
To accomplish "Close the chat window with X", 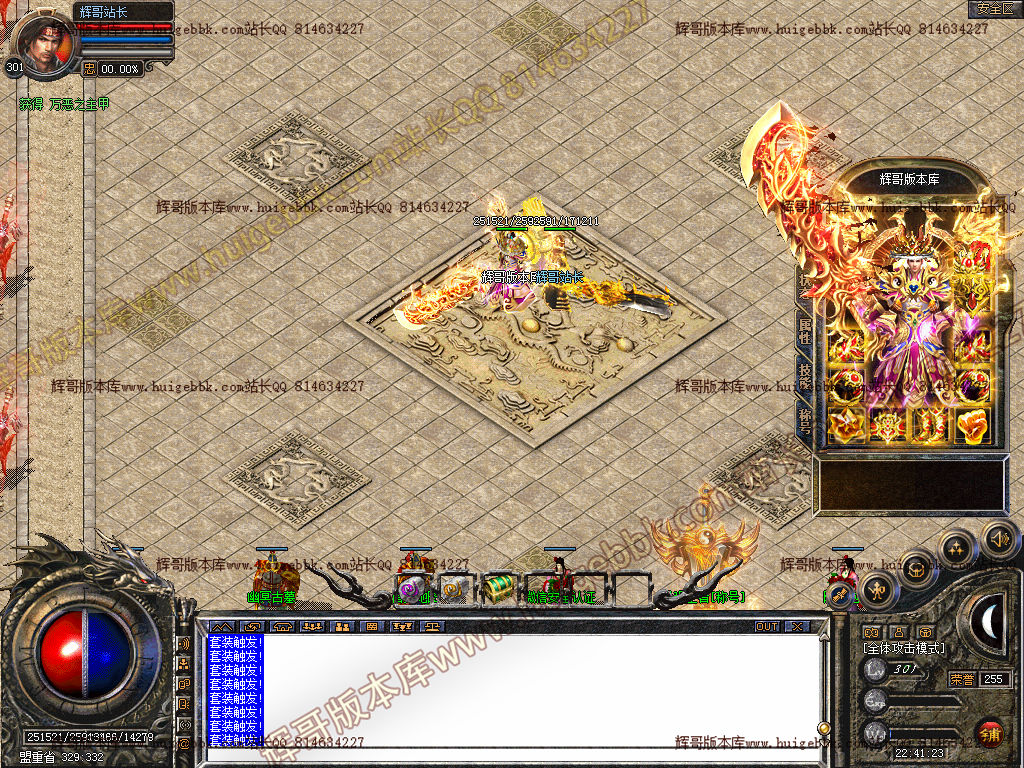I will click(x=796, y=627).
